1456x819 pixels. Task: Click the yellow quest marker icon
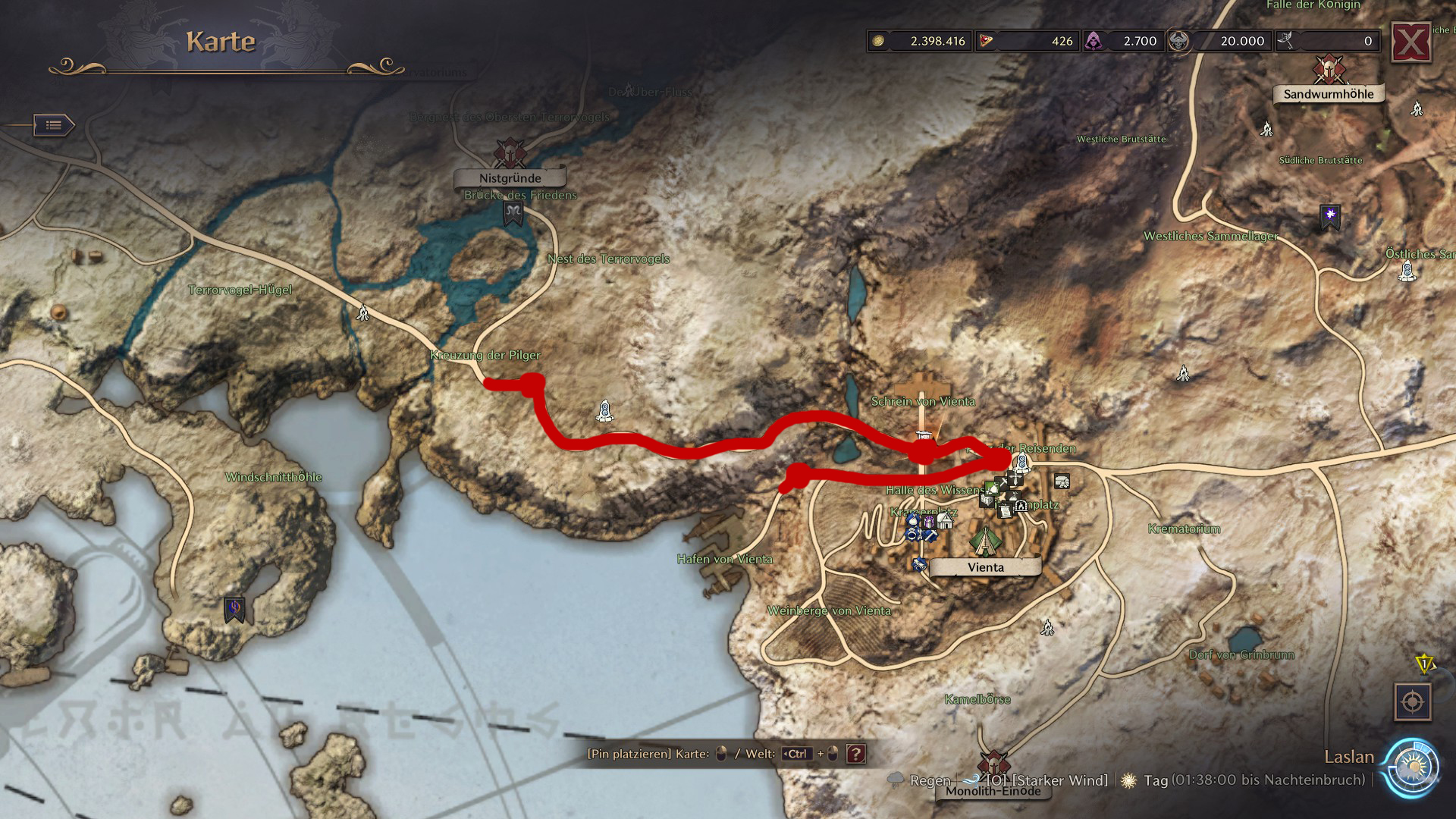(x=1424, y=664)
